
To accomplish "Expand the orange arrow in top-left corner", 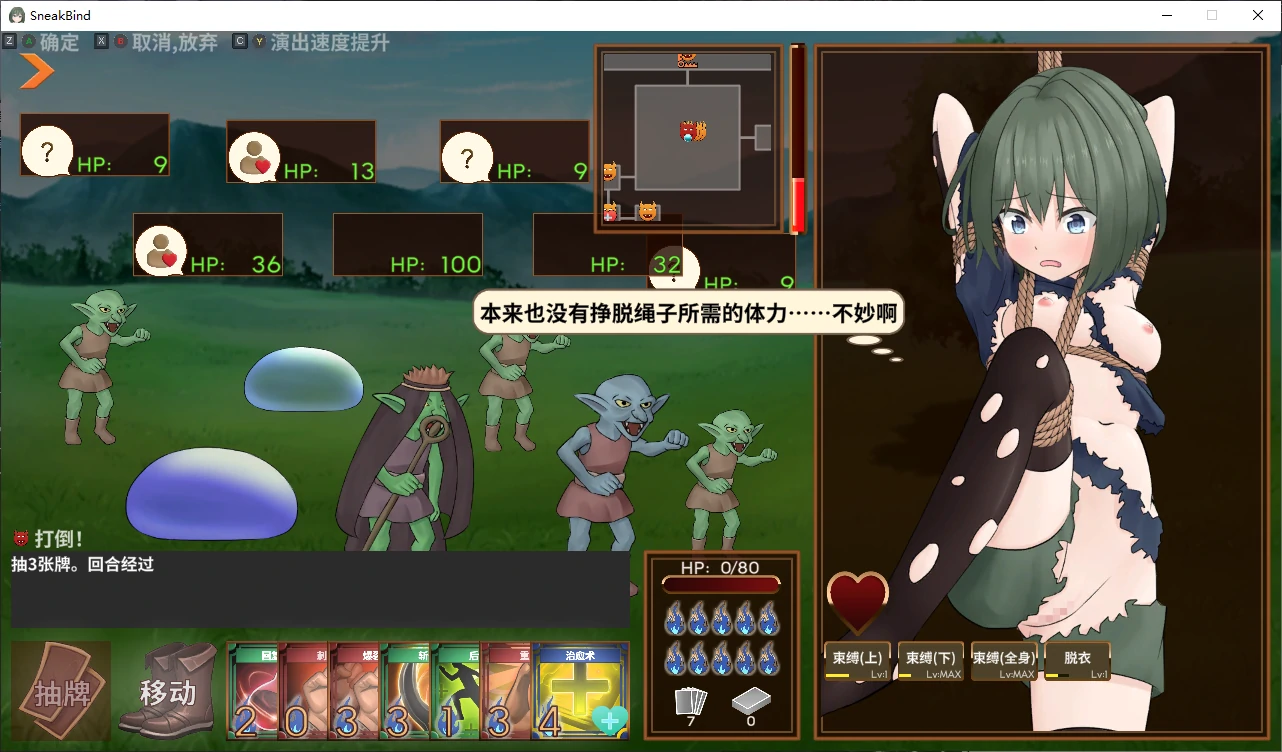I will [x=32, y=72].
